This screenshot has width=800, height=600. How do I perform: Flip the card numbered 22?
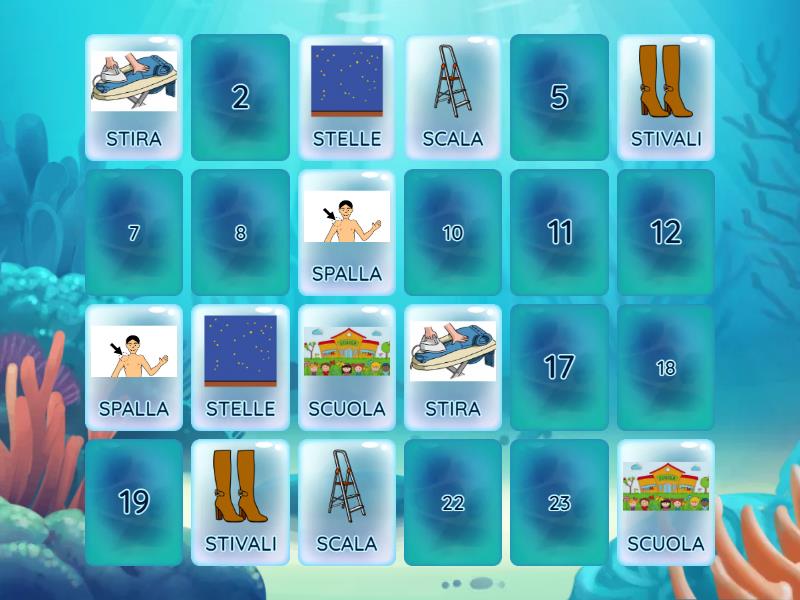point(453,502)
